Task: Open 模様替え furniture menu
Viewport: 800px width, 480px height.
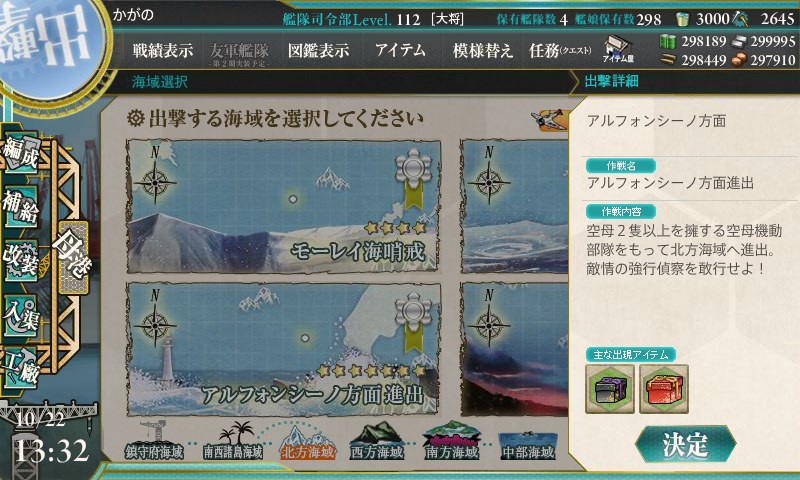Action: [x=483, y=50]
